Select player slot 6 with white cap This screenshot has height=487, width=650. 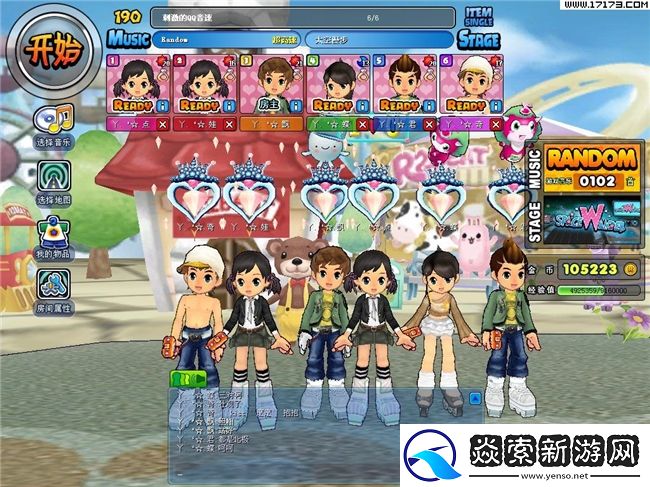[x=466, y=83]
